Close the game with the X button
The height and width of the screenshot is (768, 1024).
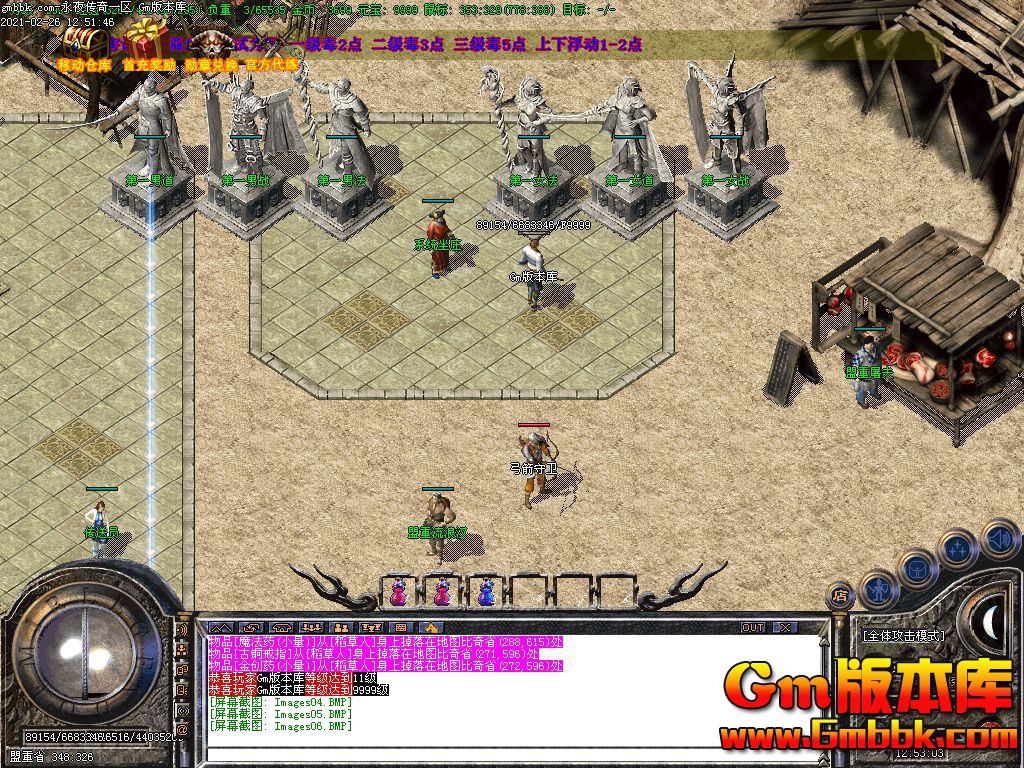785,627
